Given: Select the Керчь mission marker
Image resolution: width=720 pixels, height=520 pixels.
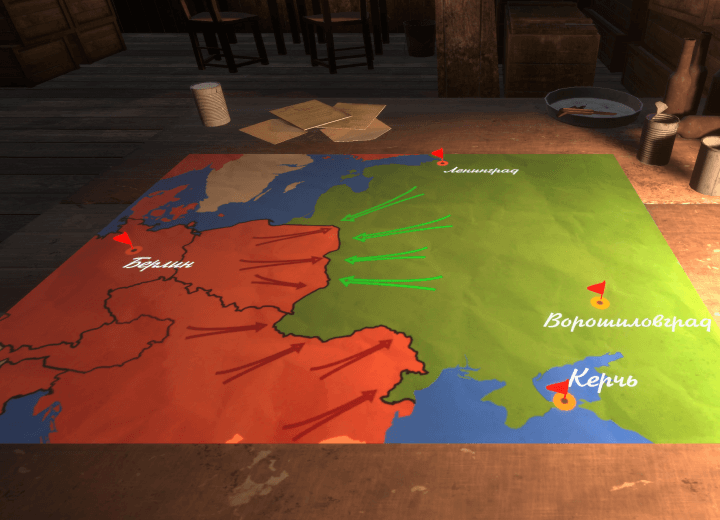Looking at the screenshot, I should pos(563,400).
